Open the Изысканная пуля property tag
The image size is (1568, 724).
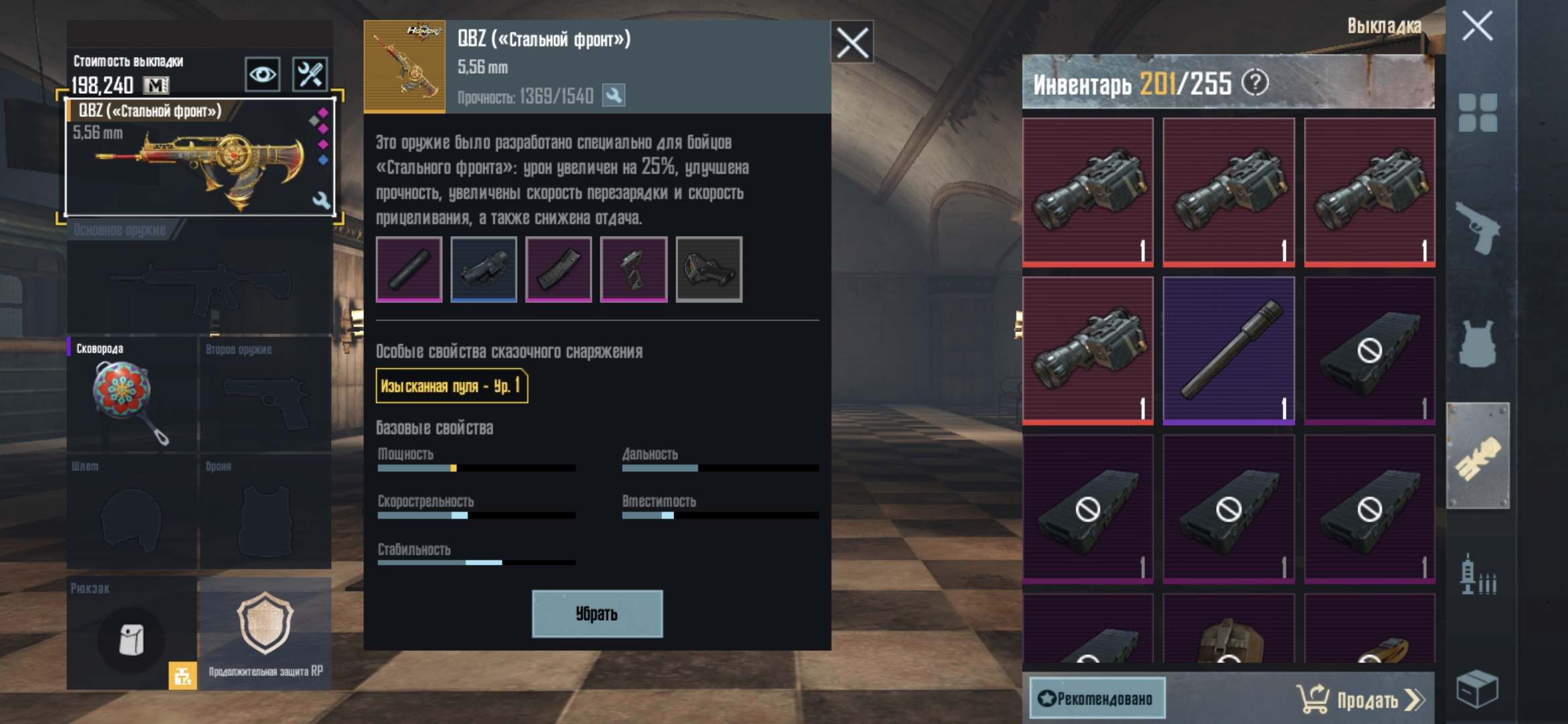coord(452,386)
